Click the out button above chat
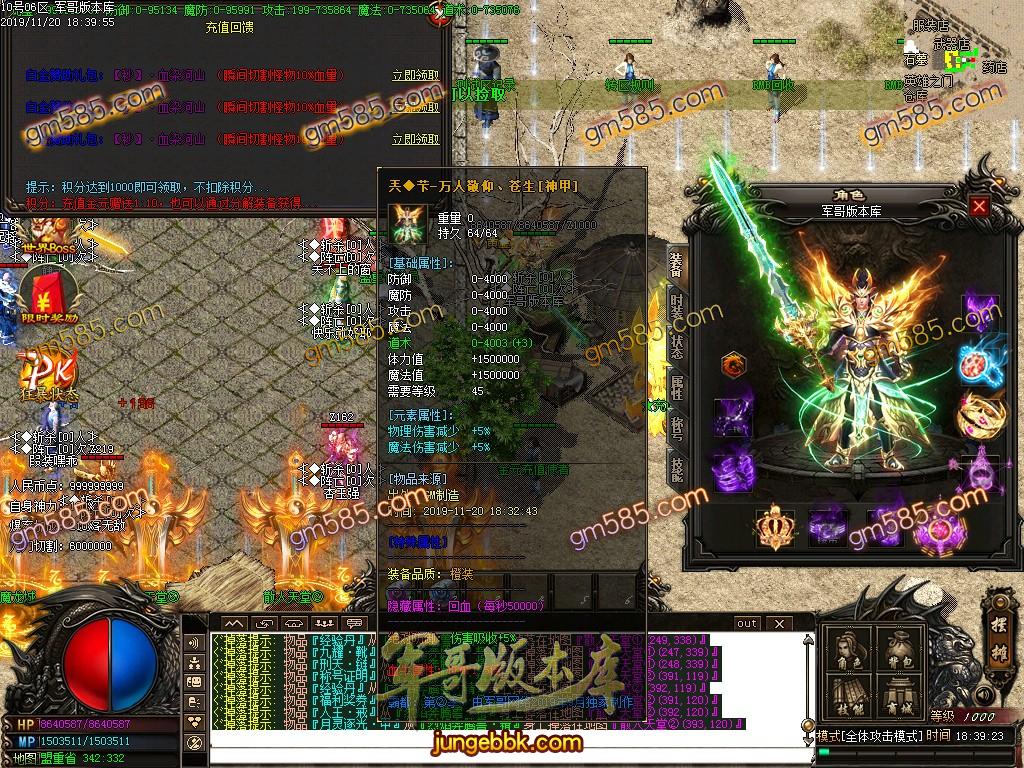Viewport: 1024px width, 768px height. point(746,624)
